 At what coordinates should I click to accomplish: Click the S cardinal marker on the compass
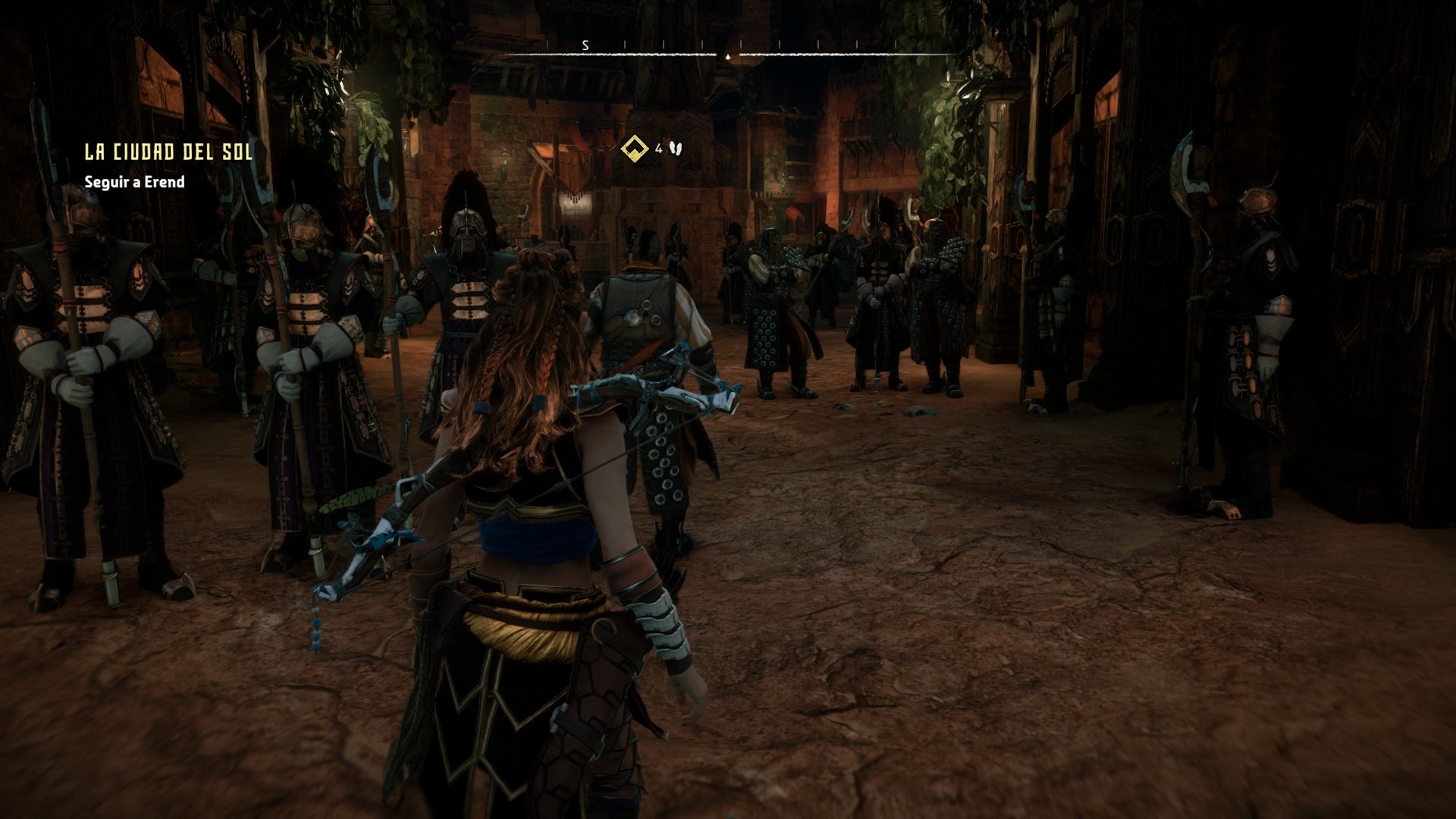click(584, 45)
